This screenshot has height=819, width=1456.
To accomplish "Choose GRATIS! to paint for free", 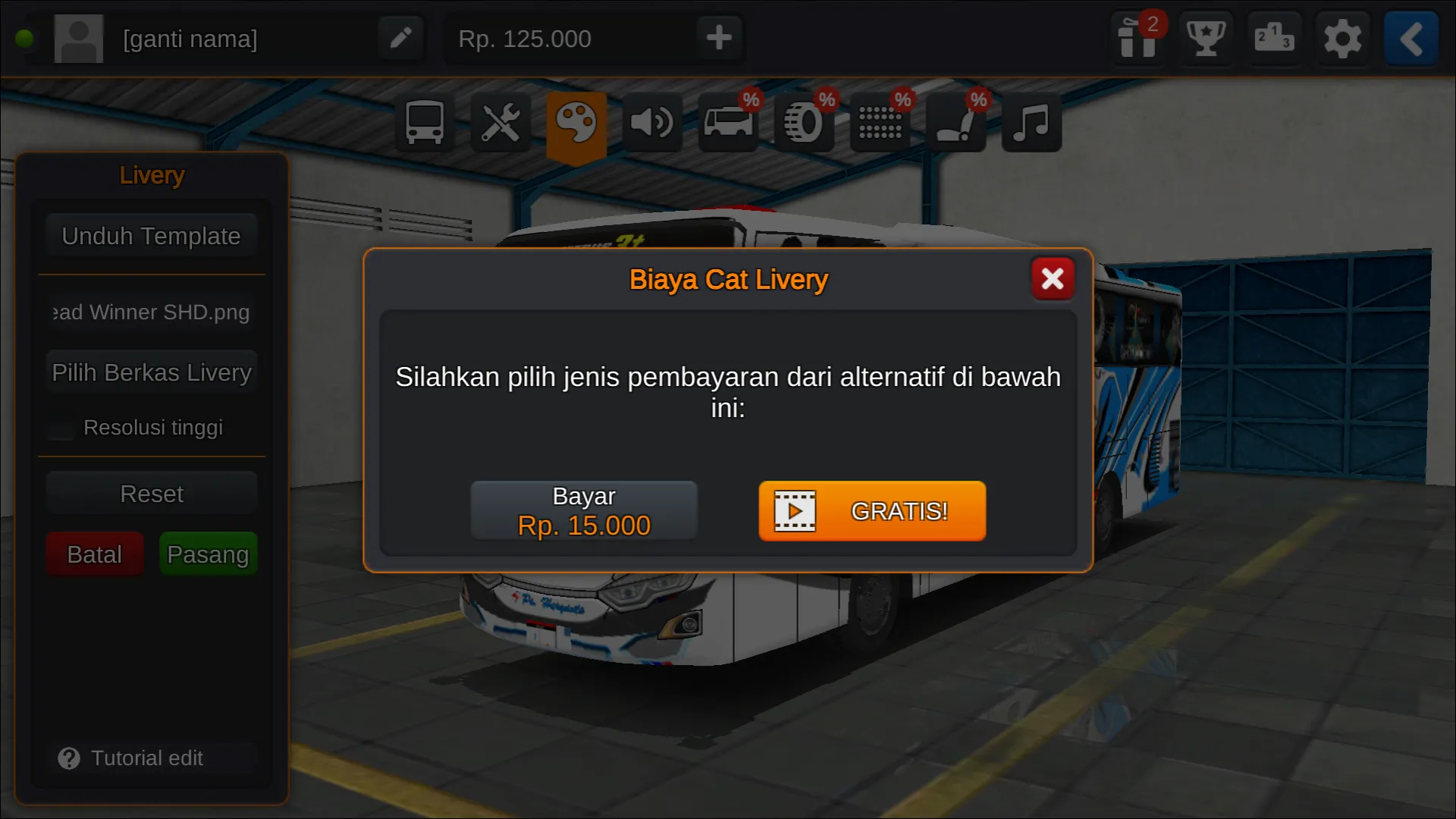I will click(x=871, y=511).
